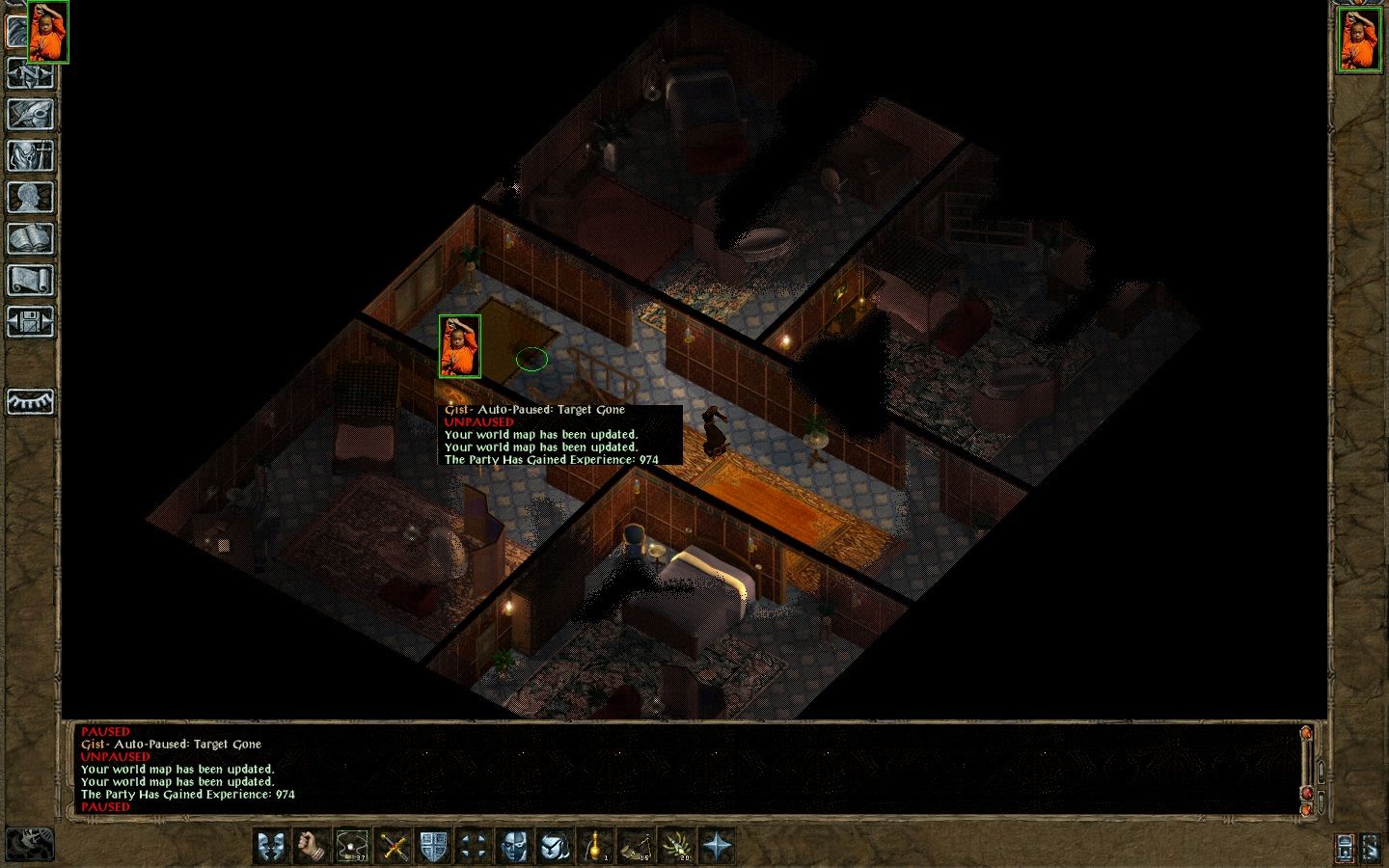Open the journal quill button

pos(30,115)
